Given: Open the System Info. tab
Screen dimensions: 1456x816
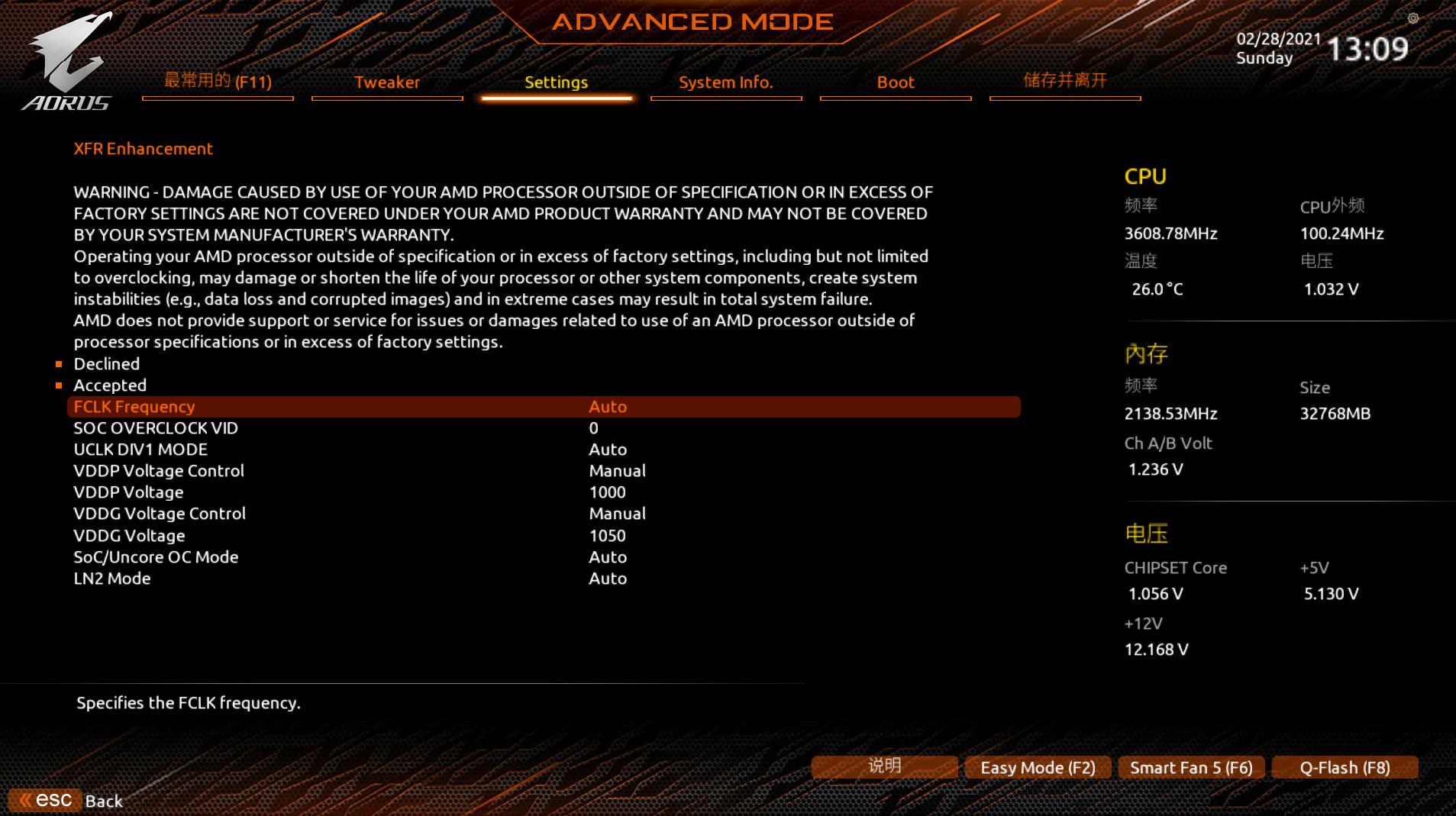Looking at the screenshot, I should pos(725,82).
